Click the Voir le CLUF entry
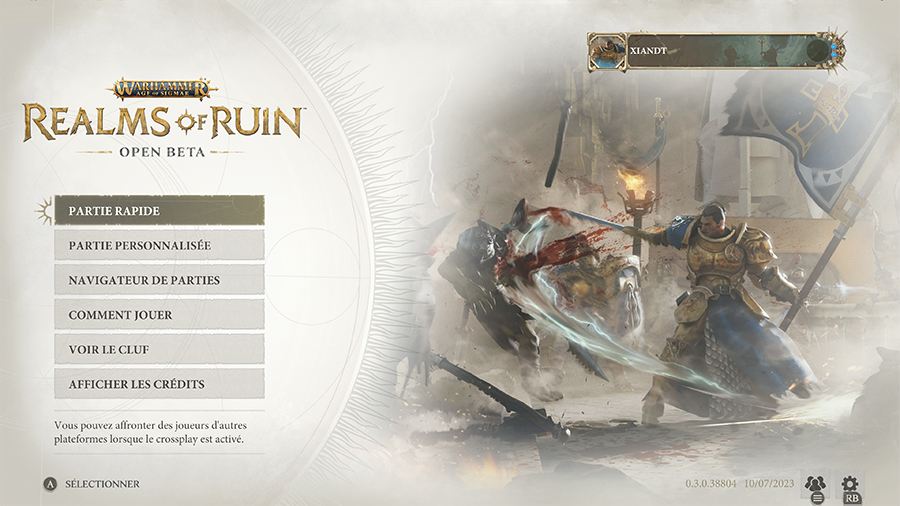Screen dimensions: 900x506 pyautogui.click(x=159, y=349)
